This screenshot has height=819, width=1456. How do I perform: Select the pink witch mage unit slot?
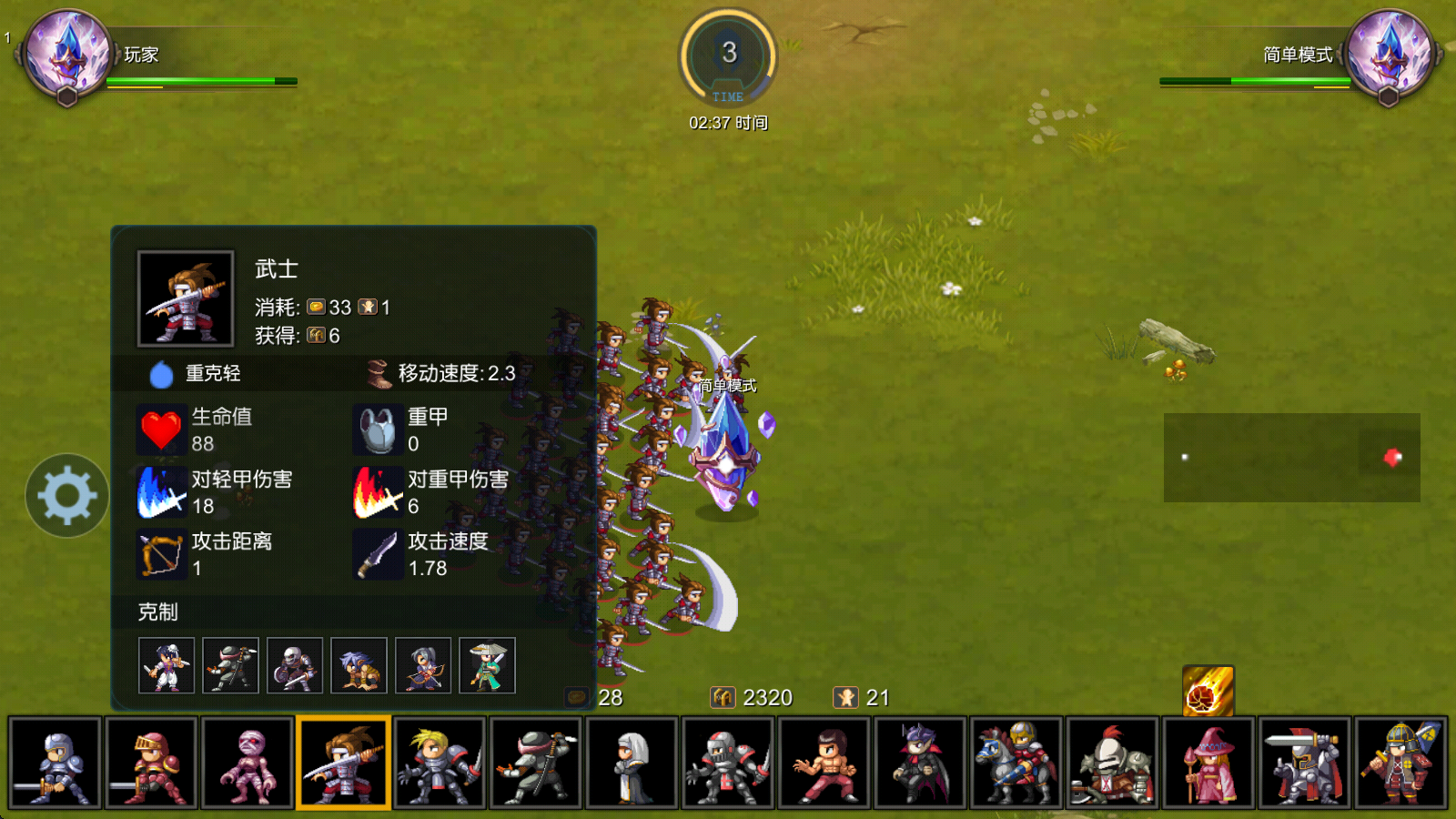coord(1209,763)
